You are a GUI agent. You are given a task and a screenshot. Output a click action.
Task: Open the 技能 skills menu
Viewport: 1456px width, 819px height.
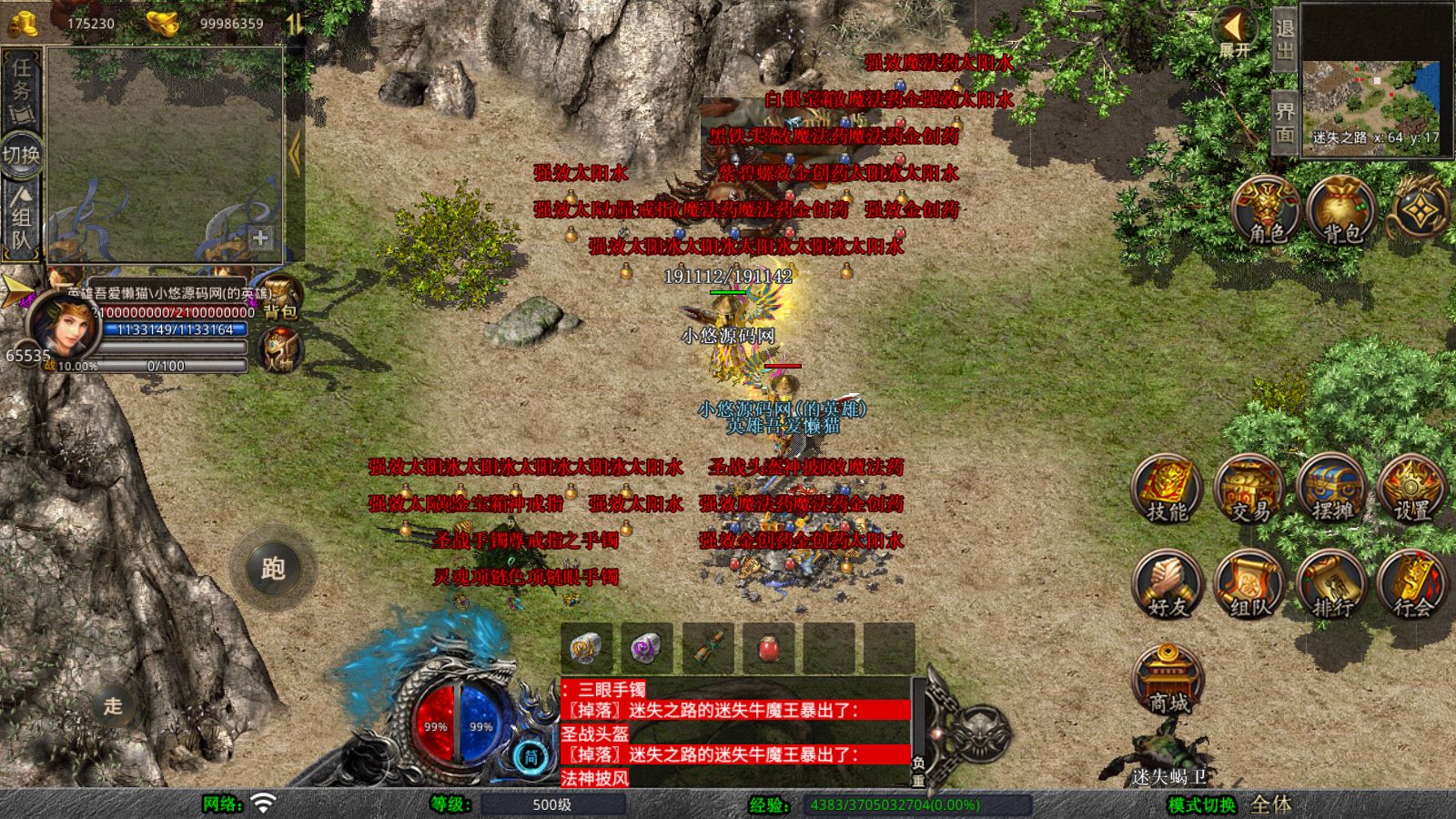[x=1168, y=489]
